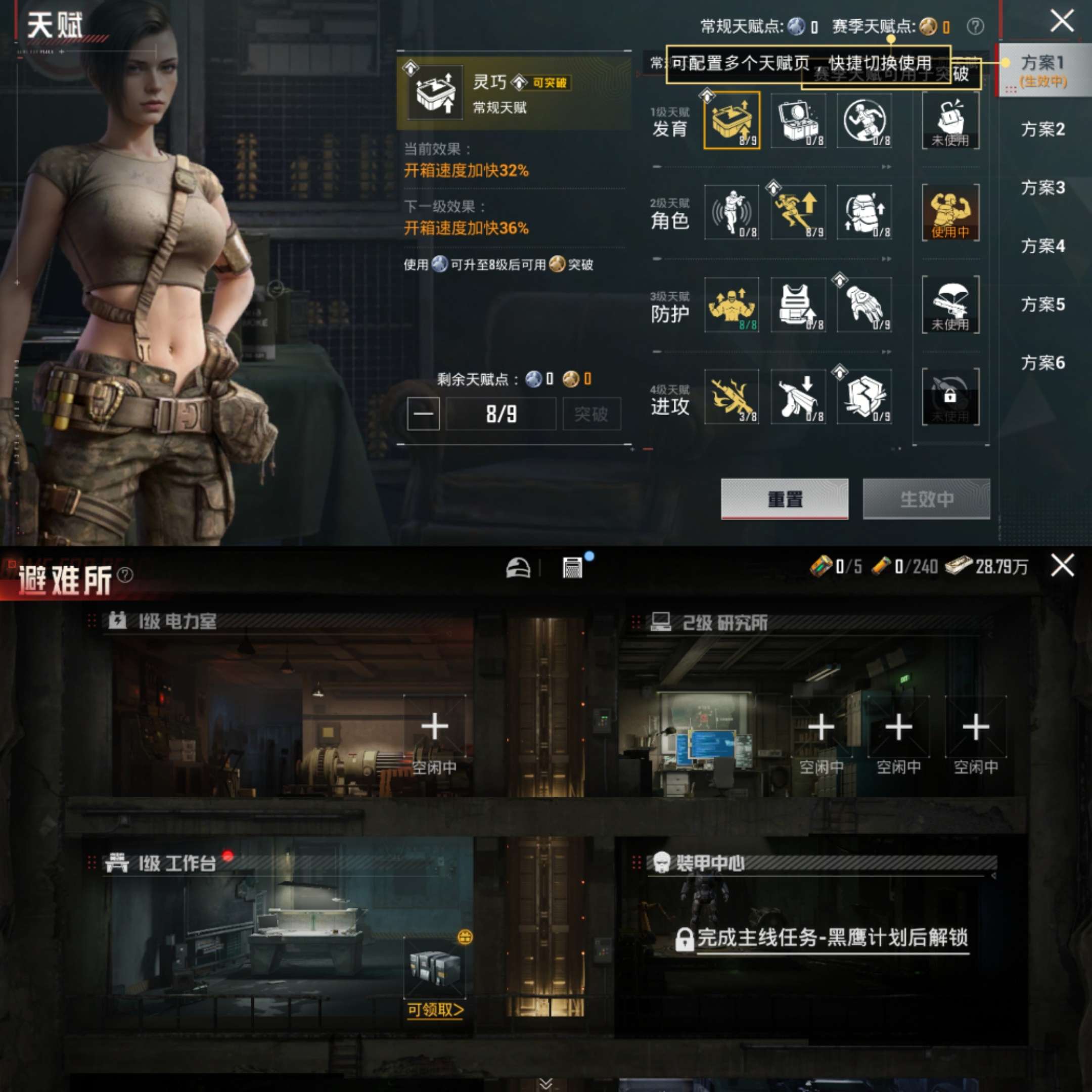Click the 未使用 parachute talent slot
Image resolution: width=1092 pixels, height=1092 pixels.
(949, 306)
